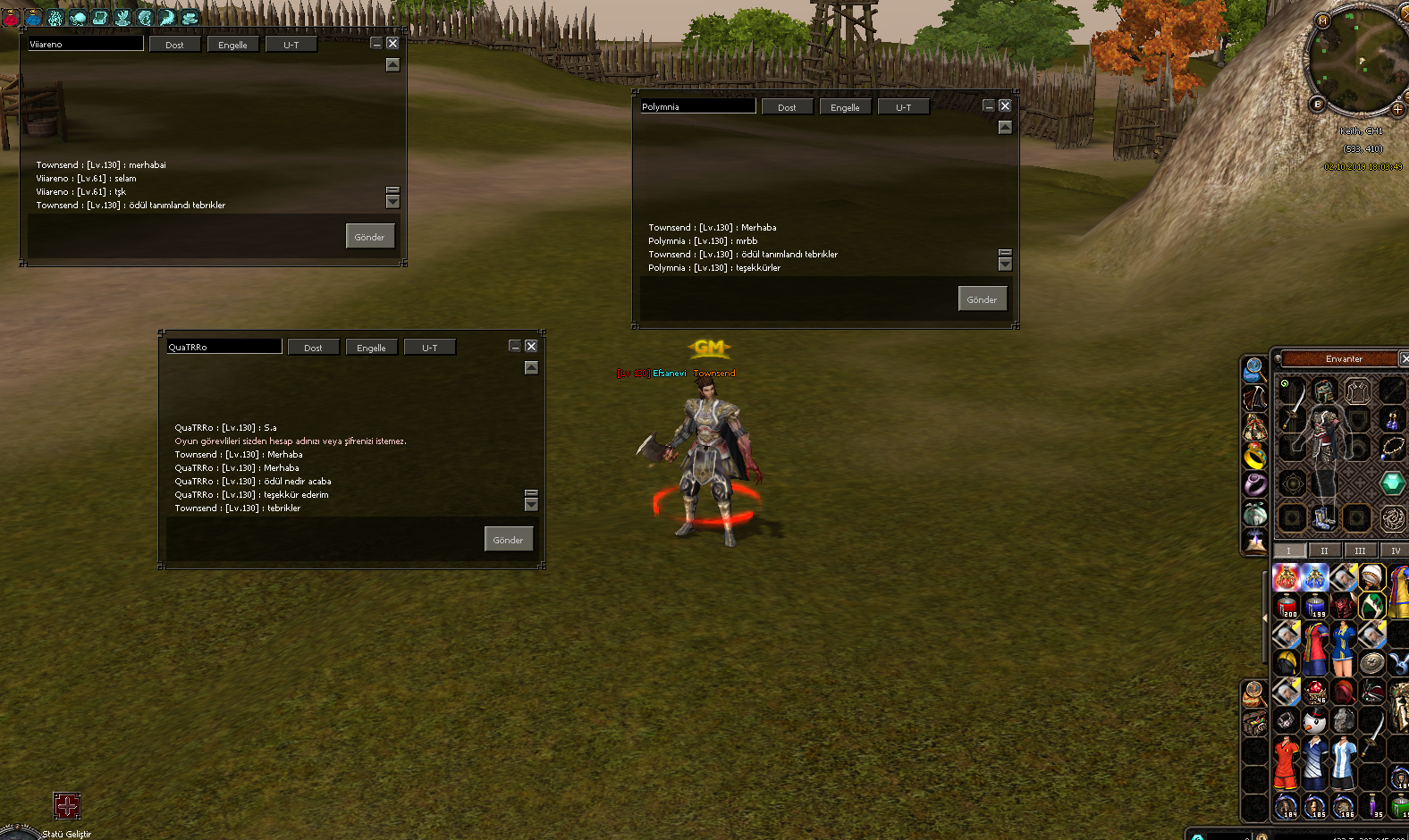Viewport: 1409px width, 840px height.
Task: Click the circular minimap
Action: pos(1357,61)
